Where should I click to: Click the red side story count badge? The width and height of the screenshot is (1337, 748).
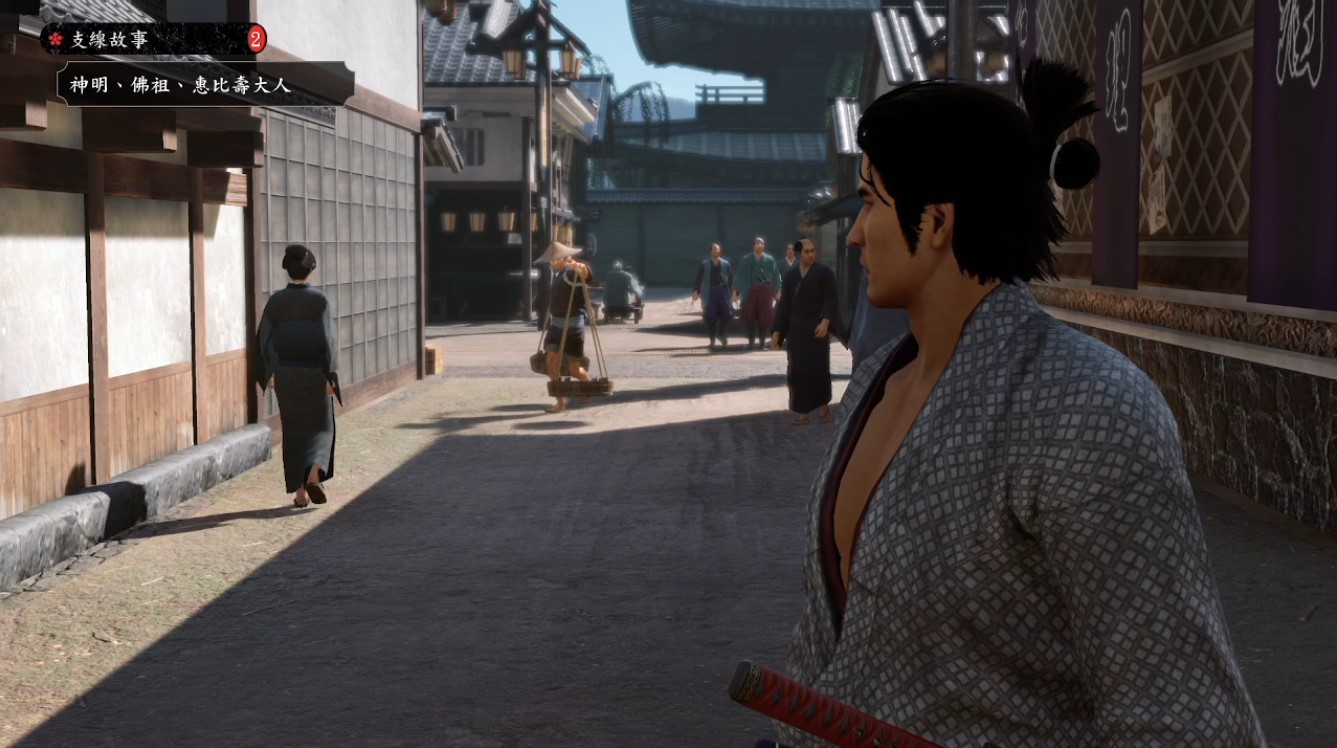click(x=256, y=39)
